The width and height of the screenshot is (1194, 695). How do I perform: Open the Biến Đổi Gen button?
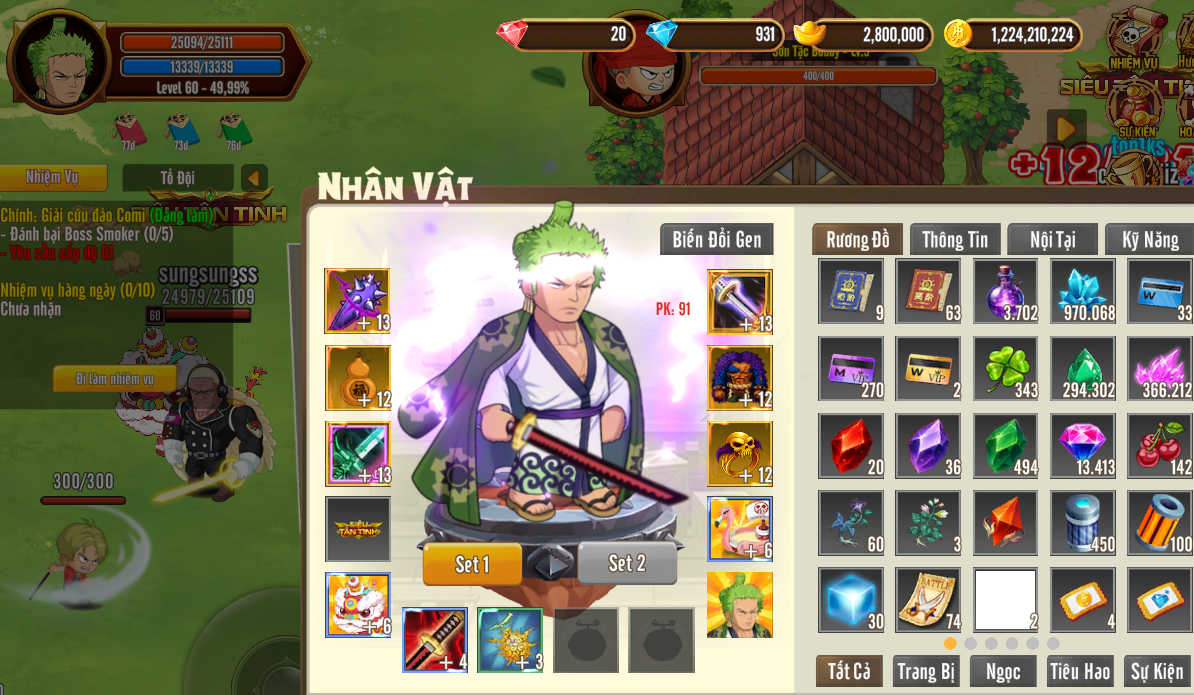(716, 240)
